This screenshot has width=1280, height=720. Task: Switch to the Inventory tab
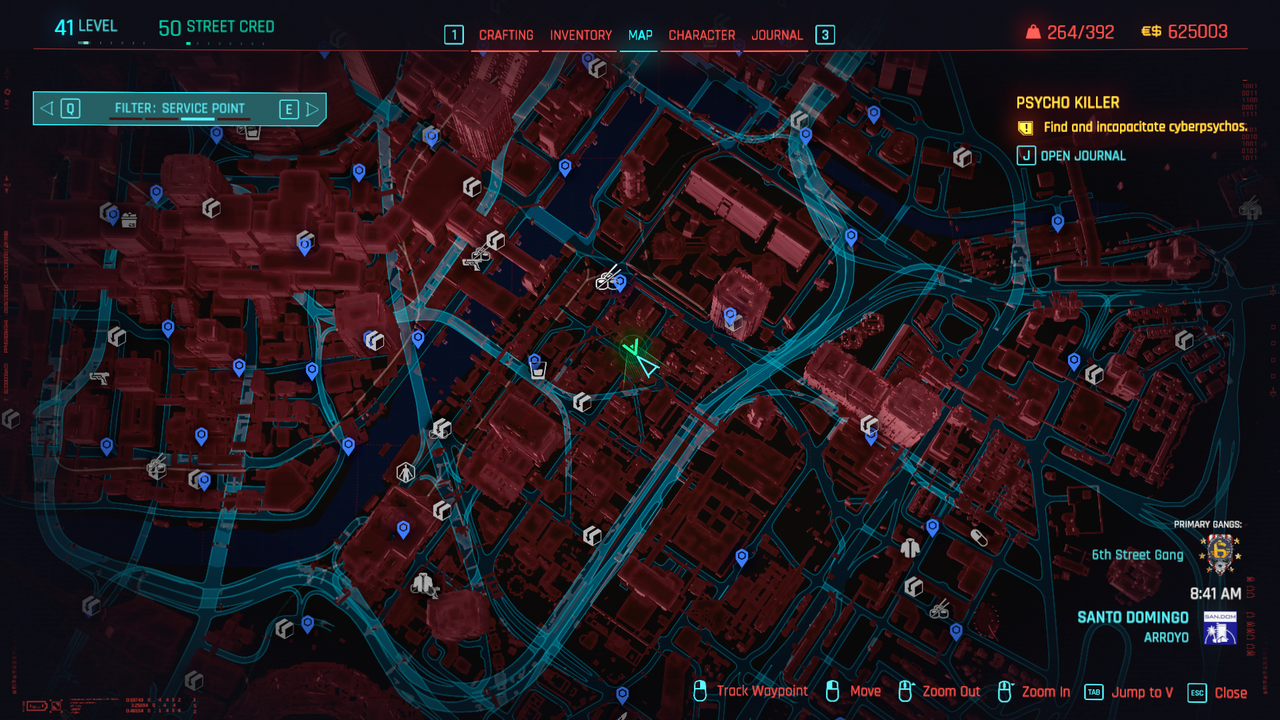pyautogui.click(x=581, y=35)
